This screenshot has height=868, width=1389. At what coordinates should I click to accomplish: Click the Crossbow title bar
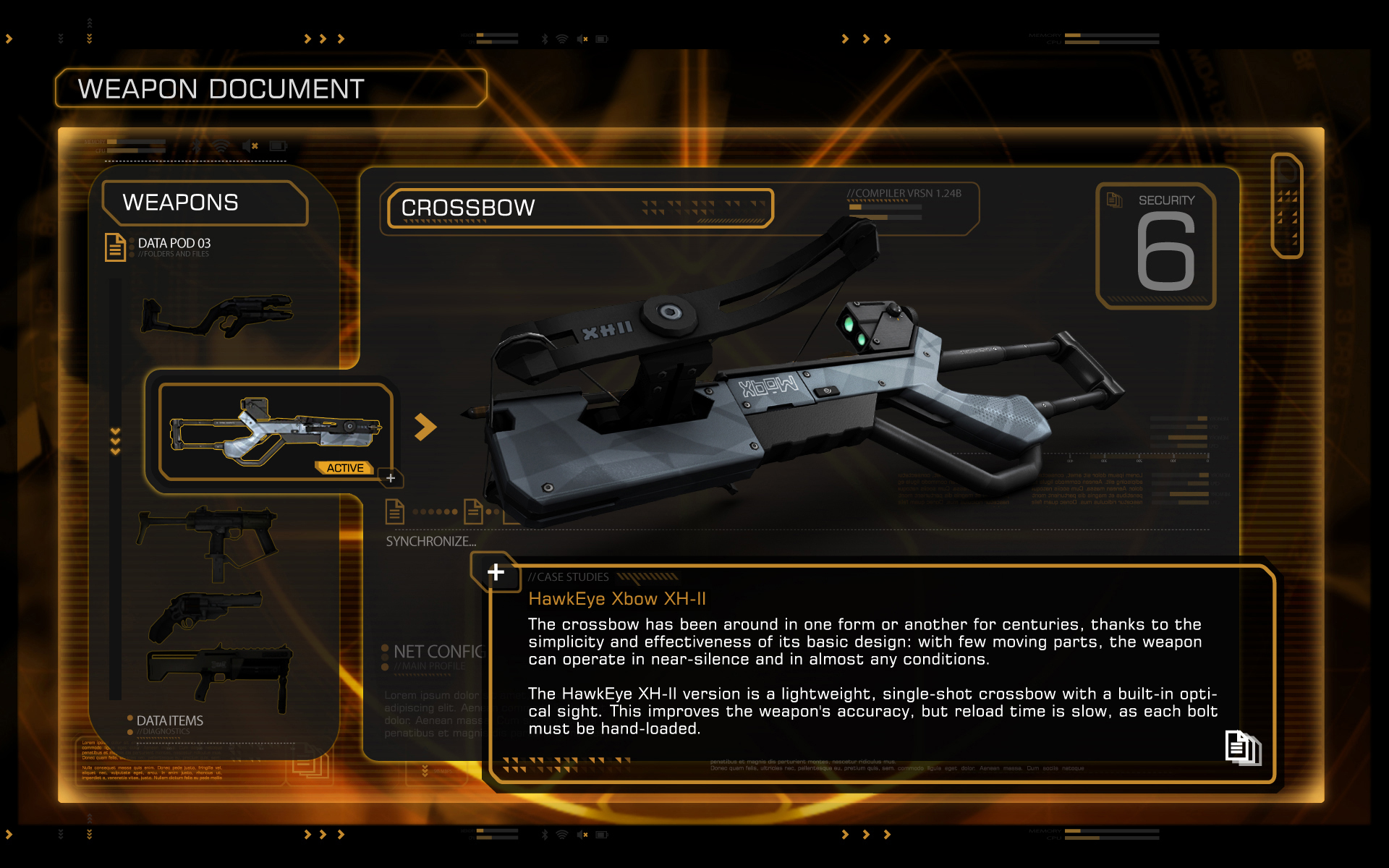point(579,208)
